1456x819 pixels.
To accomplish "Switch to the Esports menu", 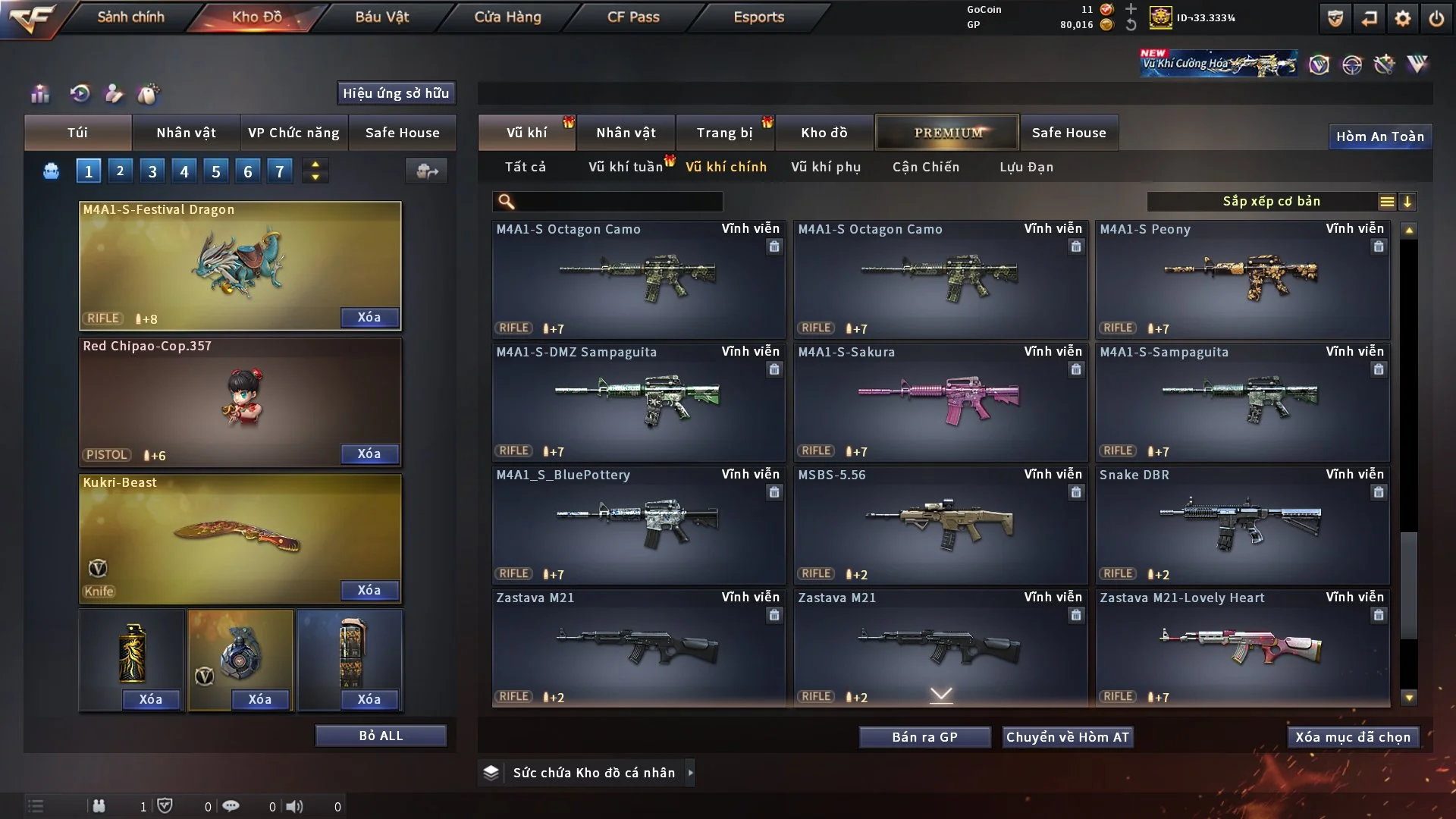I will (758, 17).
